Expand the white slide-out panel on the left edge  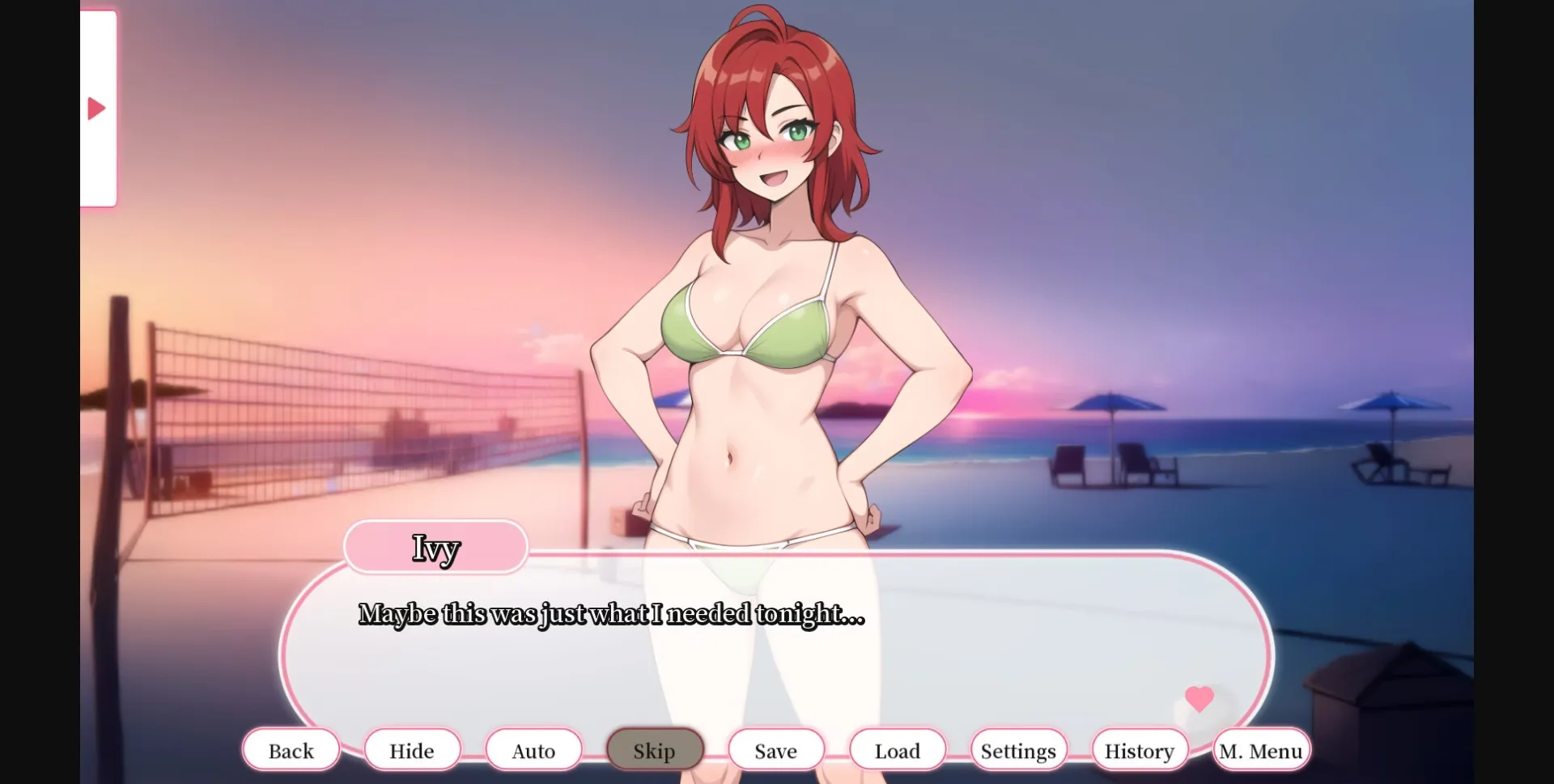(x=98, y=107)
